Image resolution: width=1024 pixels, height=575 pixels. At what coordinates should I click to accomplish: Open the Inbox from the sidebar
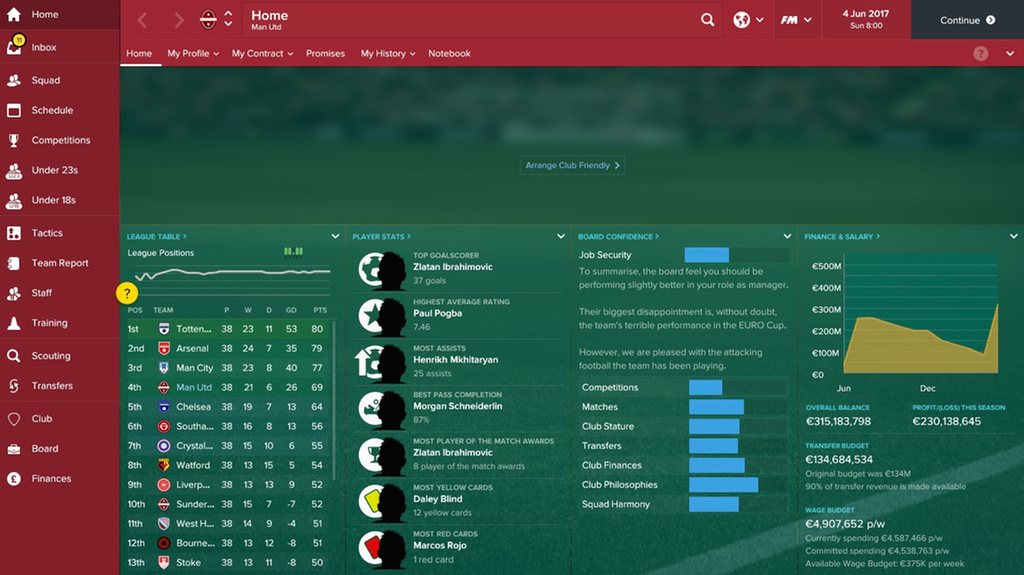pos(43,48)
